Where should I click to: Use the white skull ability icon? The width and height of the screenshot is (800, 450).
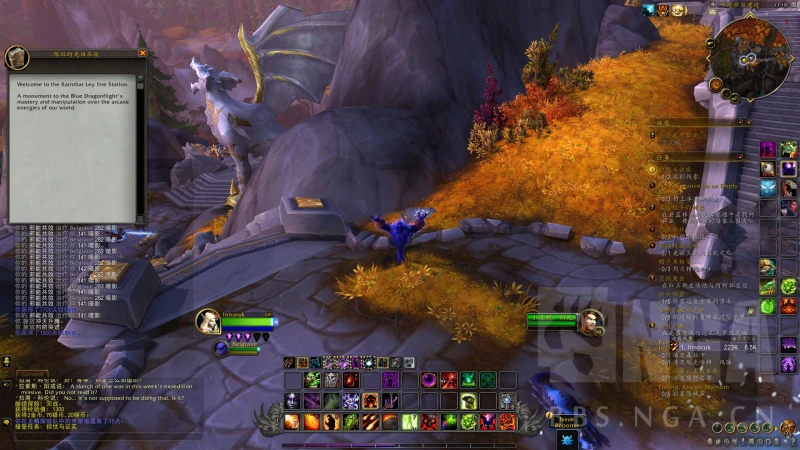coord(330,380)
